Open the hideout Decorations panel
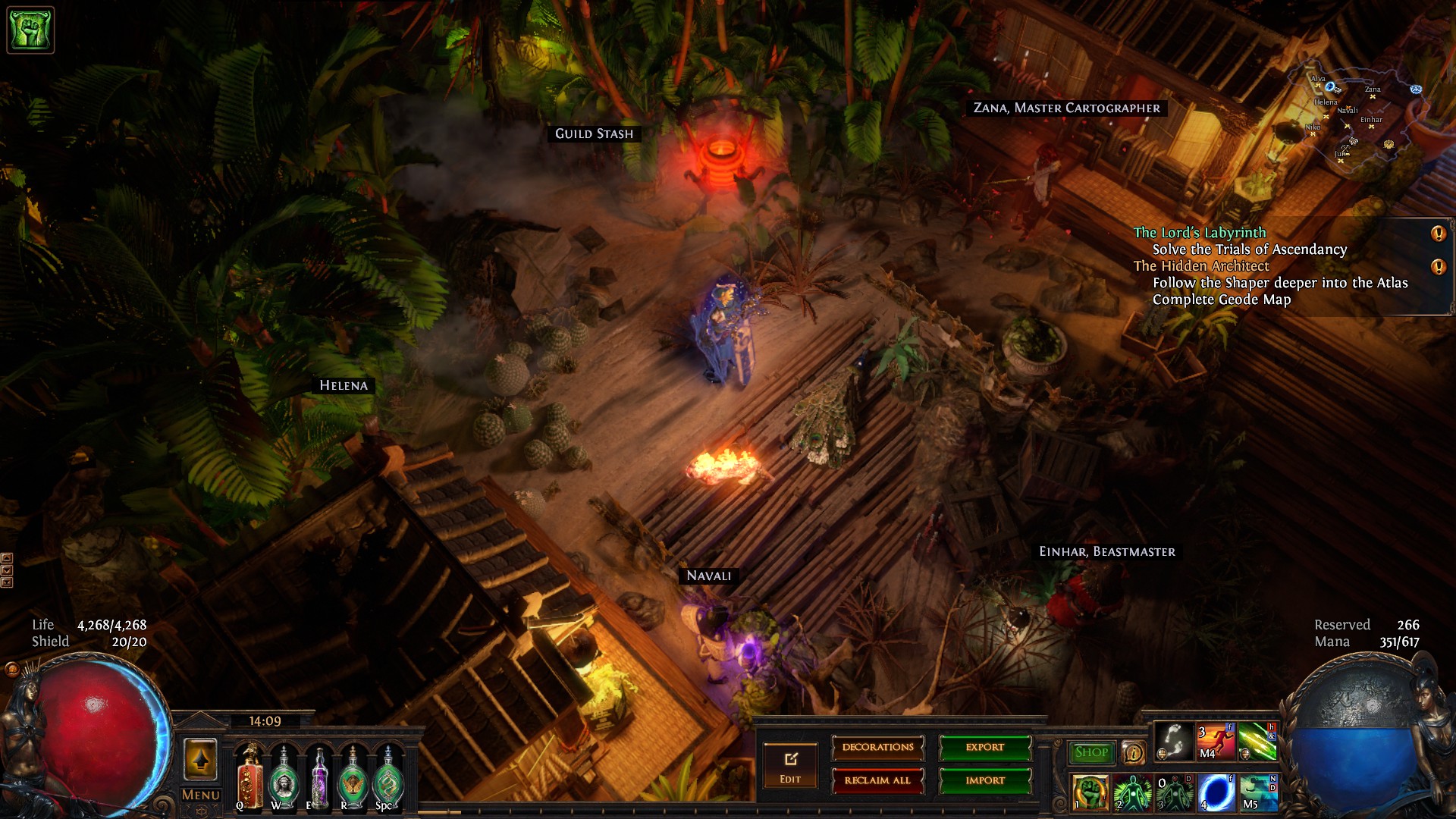The image size is (1456, 819). (x=877, y=748)
